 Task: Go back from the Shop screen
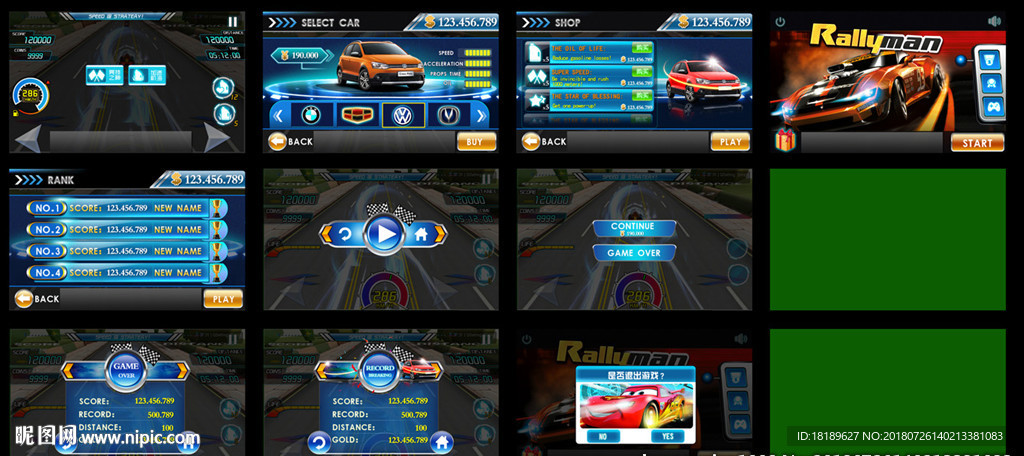(x=544, y=142)
